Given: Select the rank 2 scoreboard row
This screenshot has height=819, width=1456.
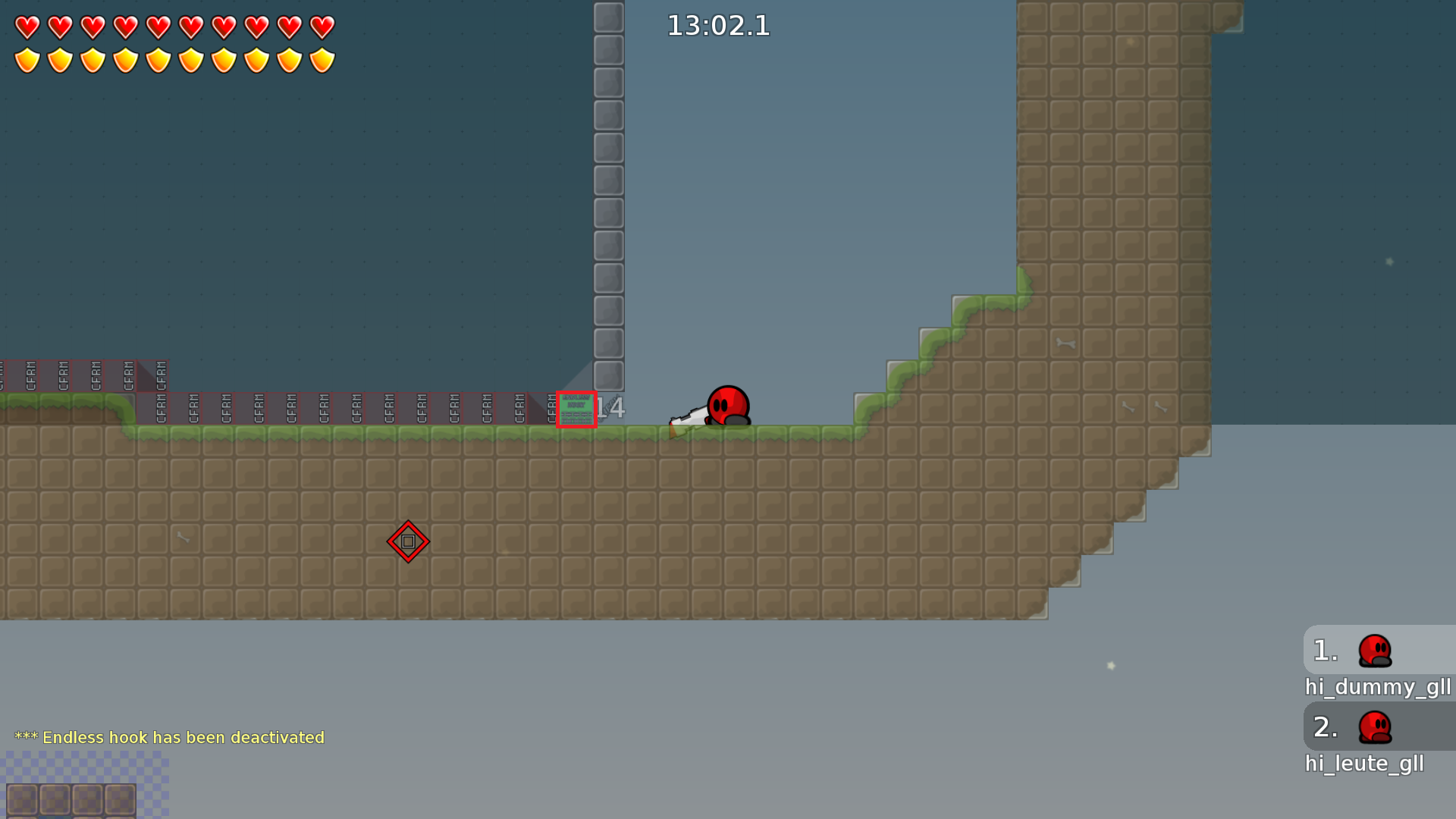Looking at the screenshot, I should click(x=1324, y=727).
